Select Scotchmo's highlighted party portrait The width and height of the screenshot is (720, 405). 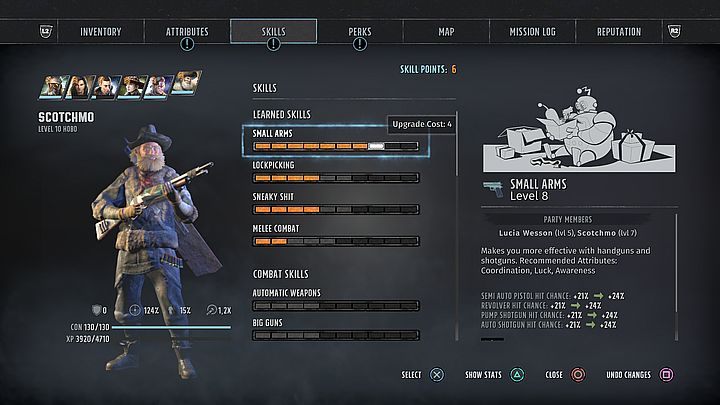(x=185, y=84)
